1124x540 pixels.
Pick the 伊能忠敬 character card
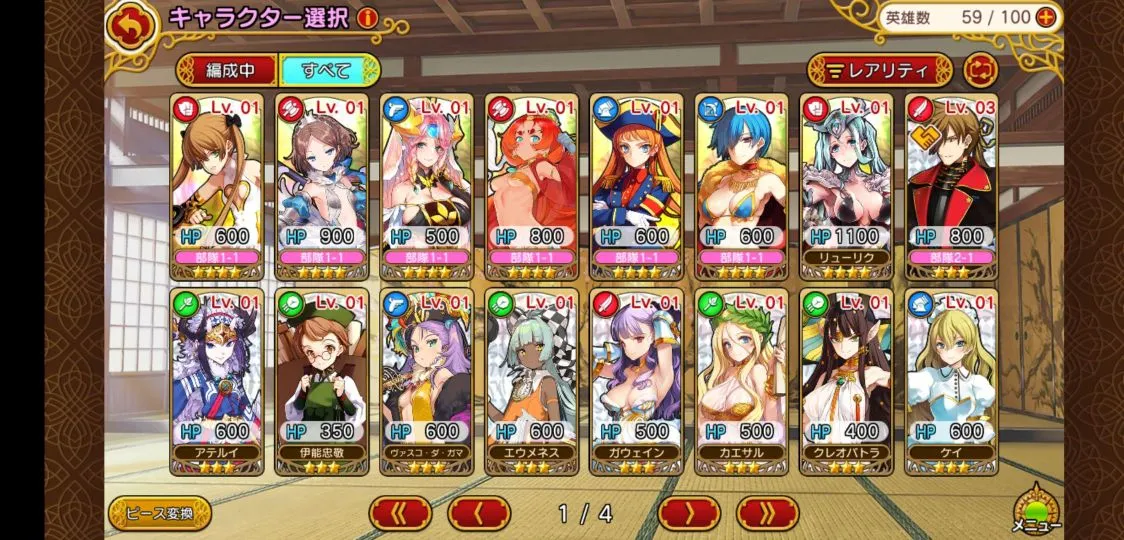pyautogui.click(x=322, y=381)
